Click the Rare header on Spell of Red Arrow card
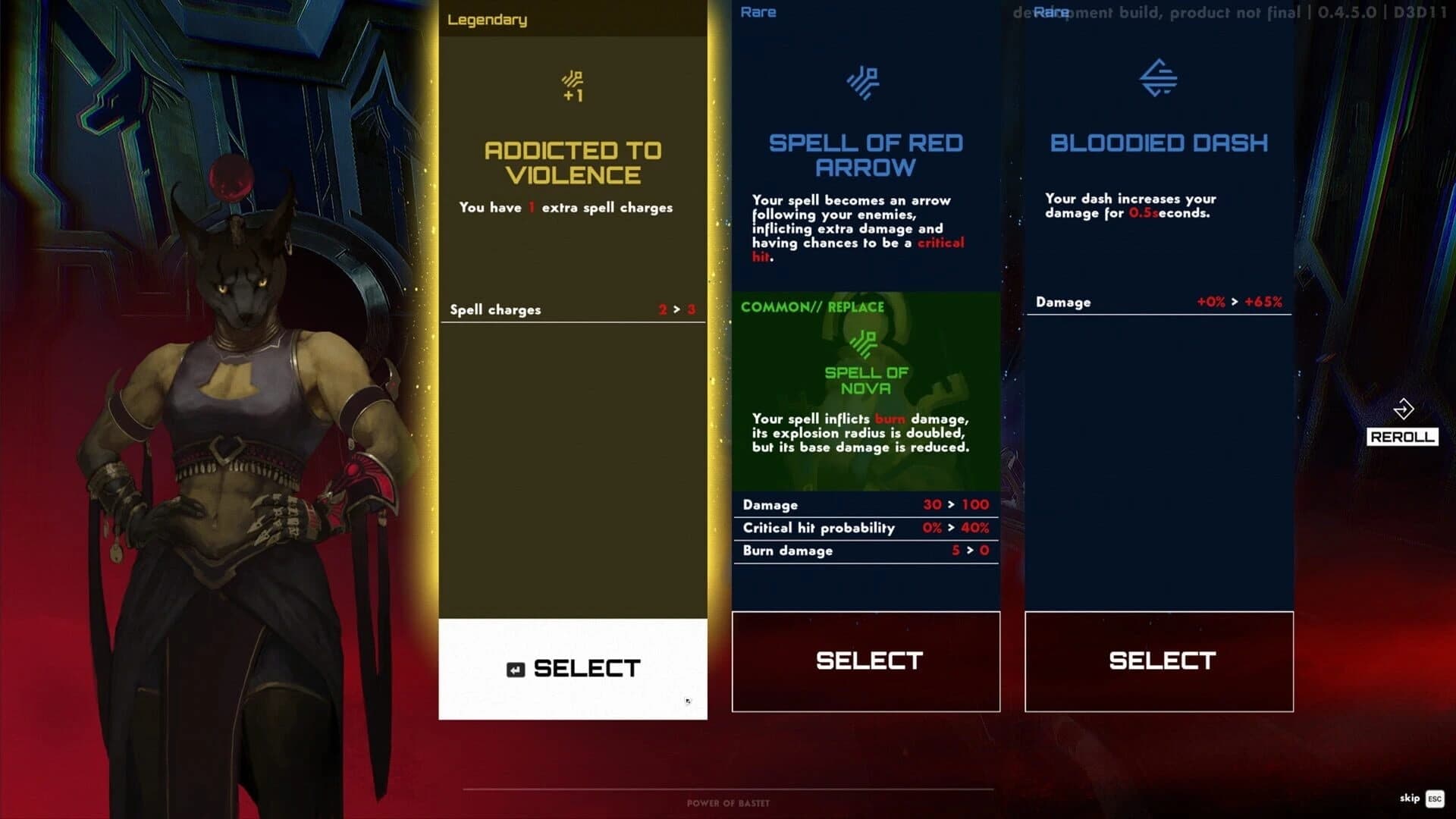1456x819 pixels. (758, 11)
